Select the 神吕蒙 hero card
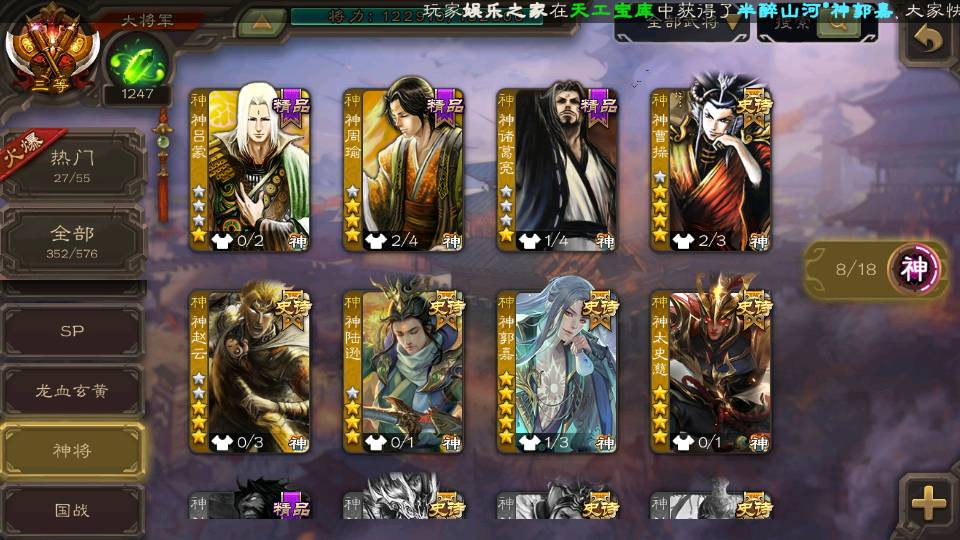960x540 pixels. click(x=250, y=168)
